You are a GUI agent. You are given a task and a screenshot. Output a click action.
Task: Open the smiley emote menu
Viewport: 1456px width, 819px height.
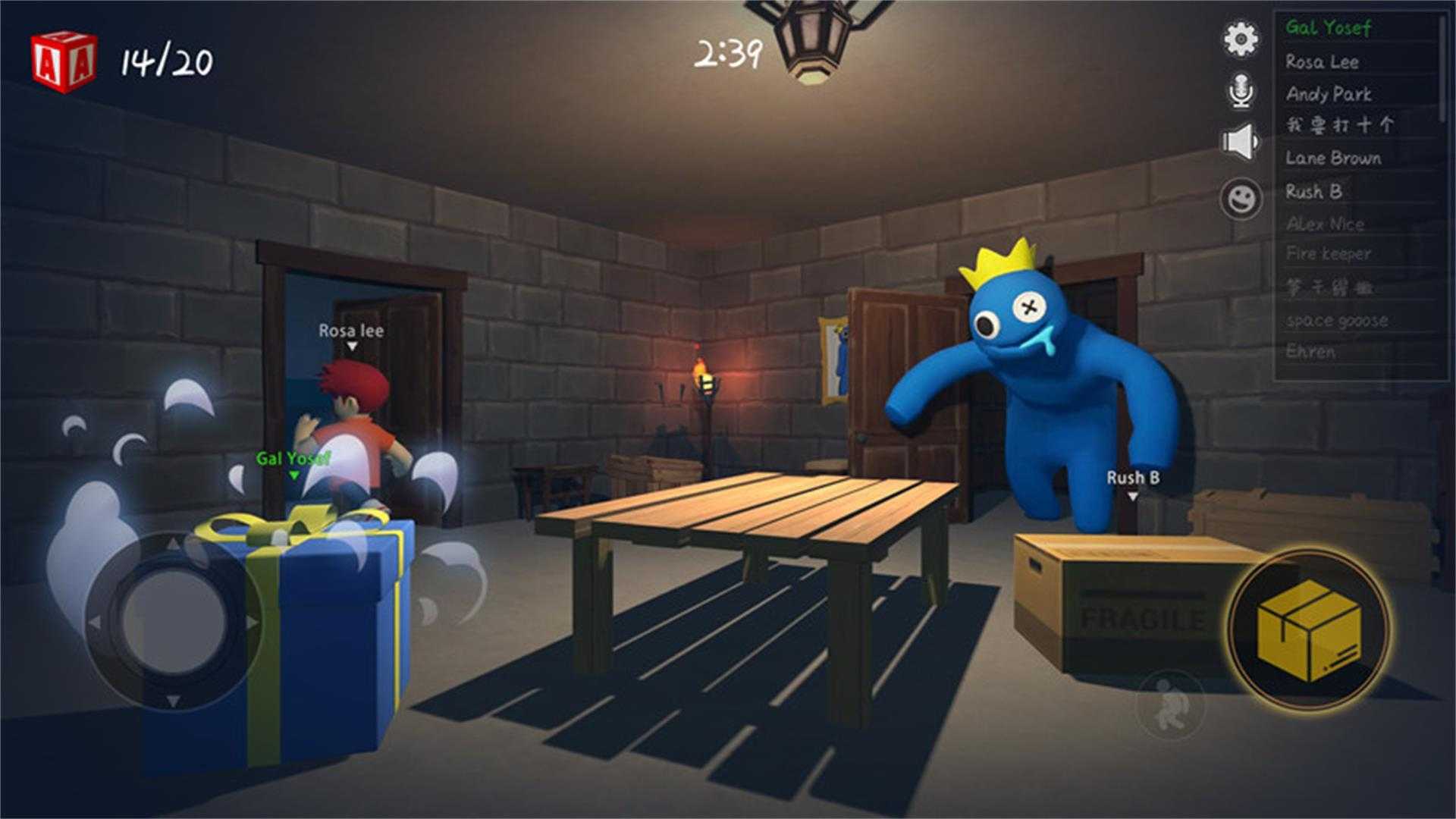coord(1241,199)
